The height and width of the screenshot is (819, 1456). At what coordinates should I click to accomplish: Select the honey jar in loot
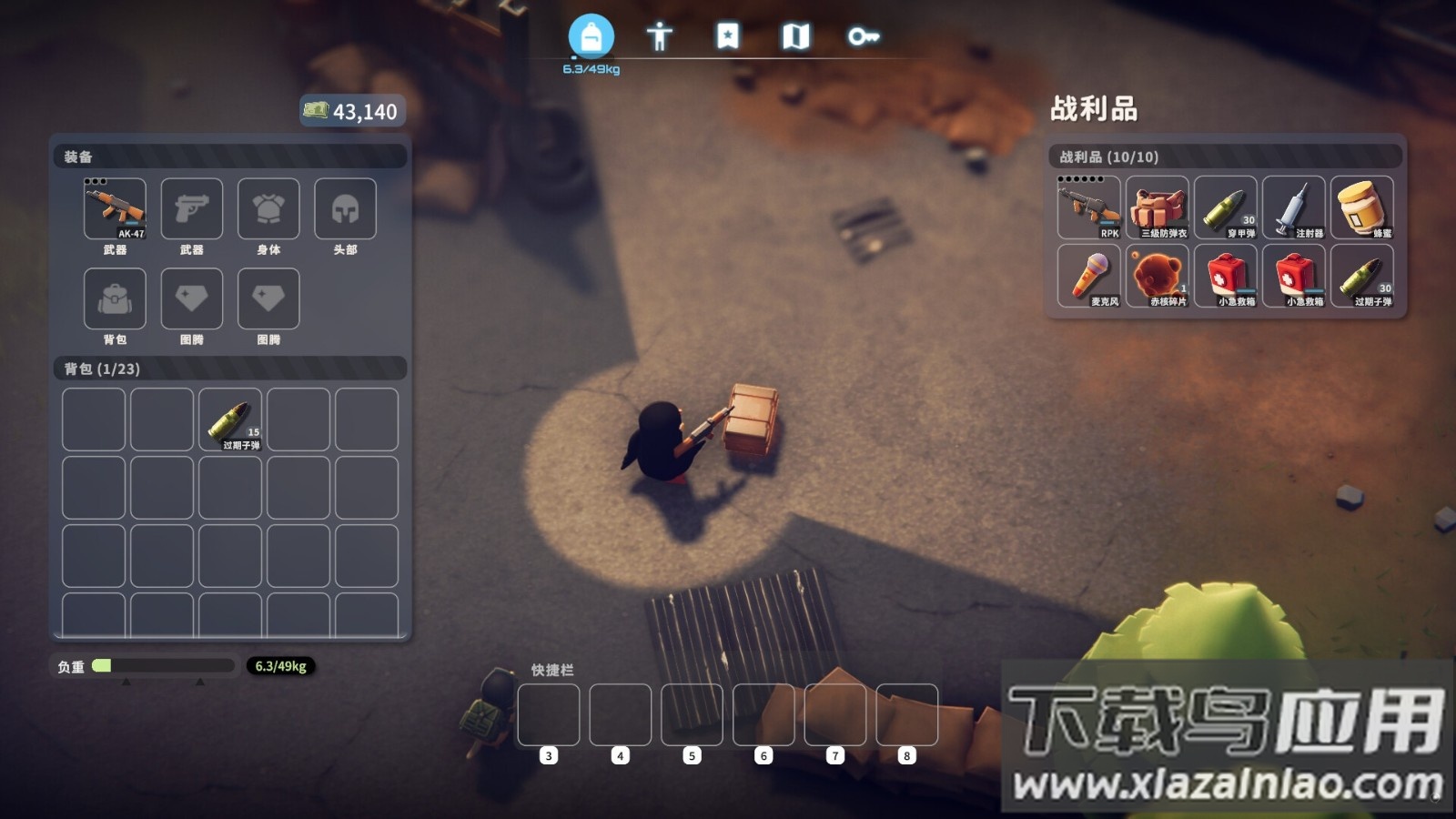pos(1362,207)
